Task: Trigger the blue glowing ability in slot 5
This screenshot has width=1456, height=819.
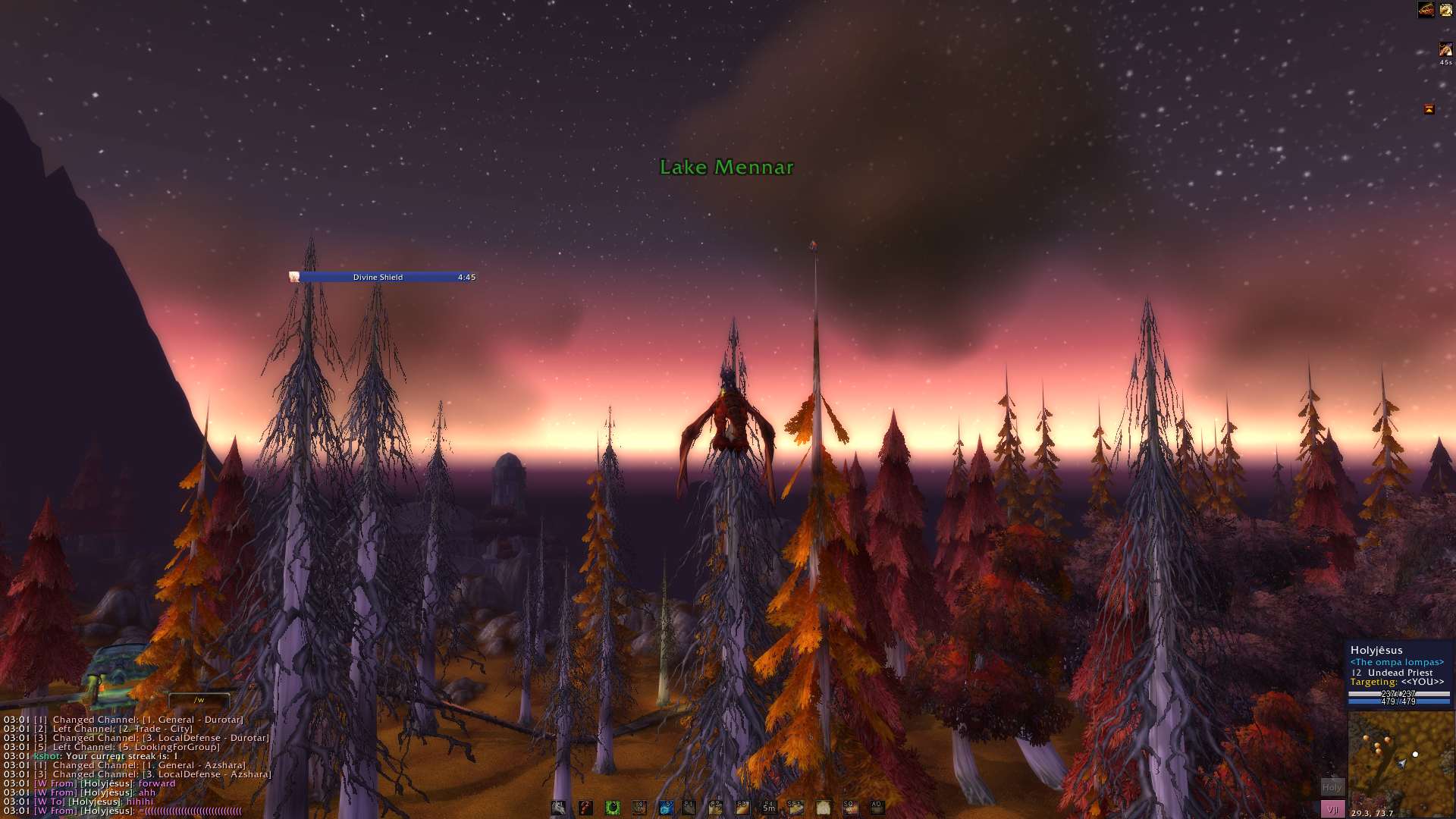Action: tap(666, 808)
